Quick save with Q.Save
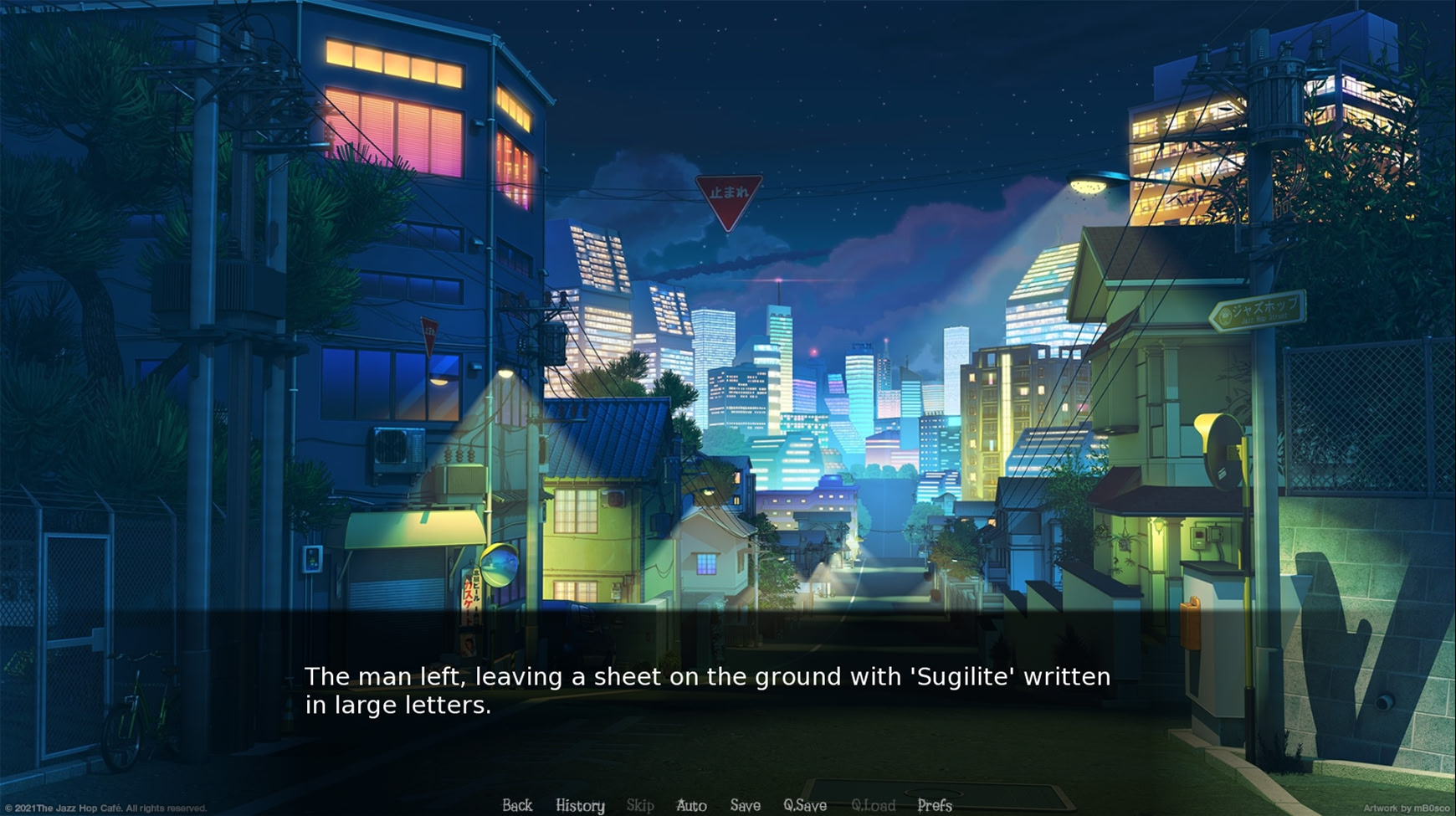The width and height of the screenshot is (1456, 816). tap(805, 805)
